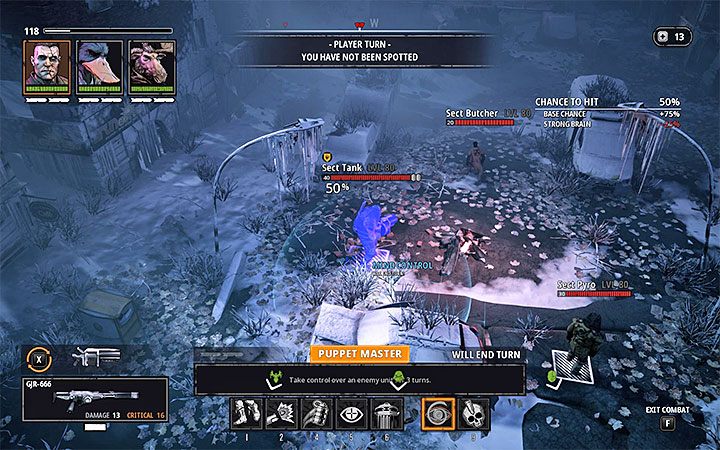Select the scarred human character portrait
This screenshot has height=450, width=720.
[47, 65]
